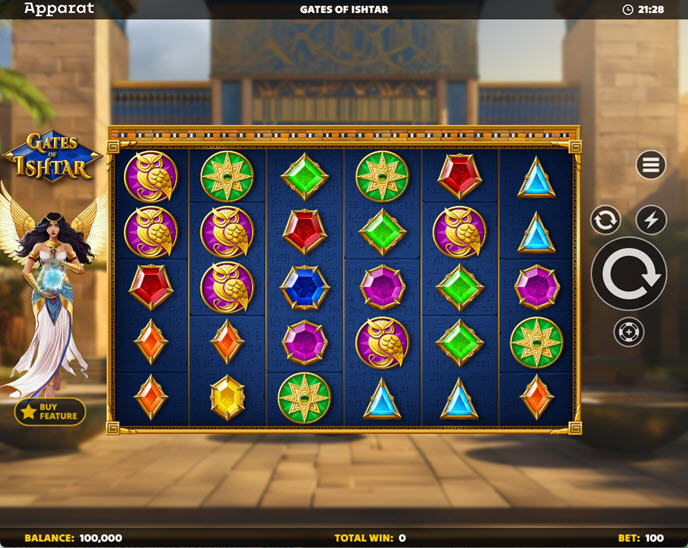Toggle turbo mode with the lightning bolt icon
The width and height of the screenshot is (688, 548).
pyautogui.click(x=651, y=220)
